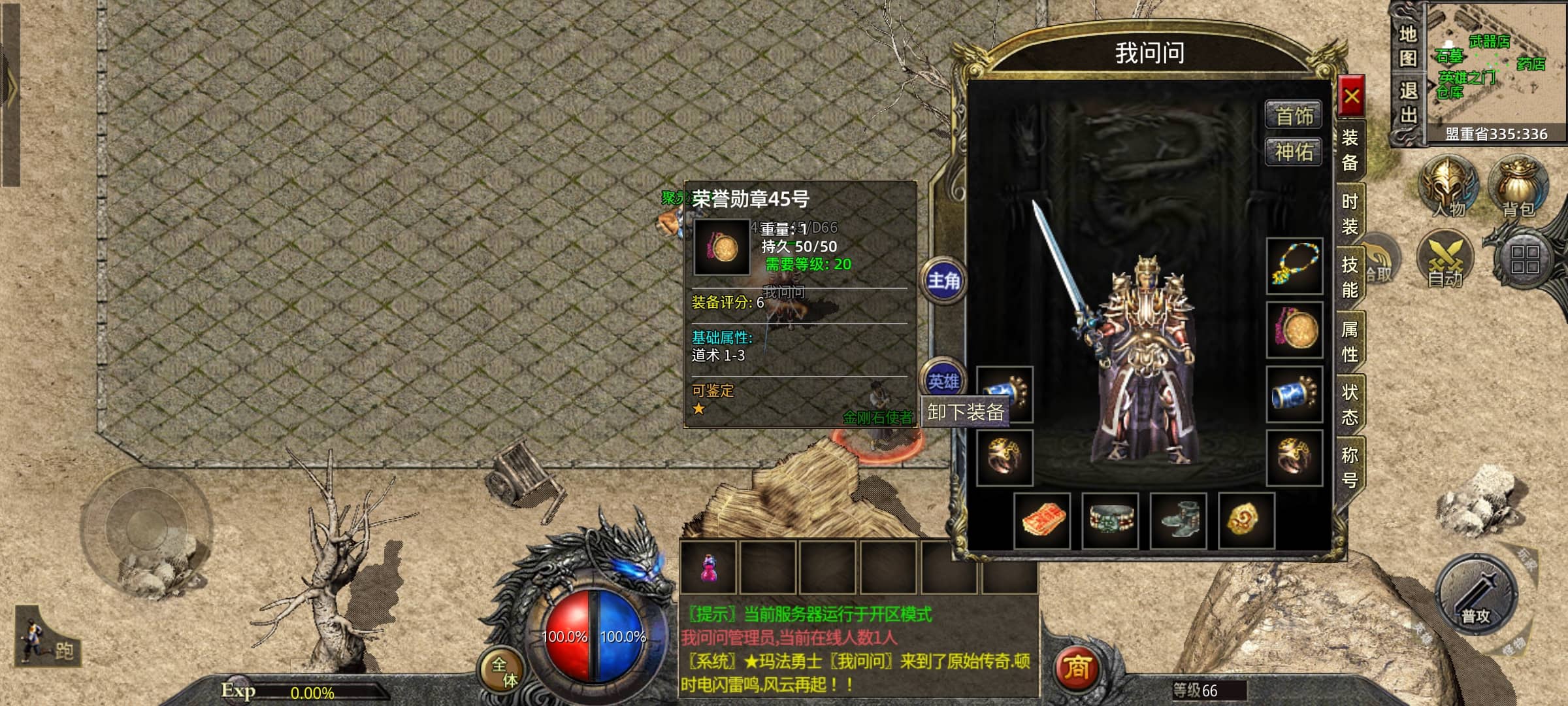Select the equipped boots slot

click(x=1178, y=521)
